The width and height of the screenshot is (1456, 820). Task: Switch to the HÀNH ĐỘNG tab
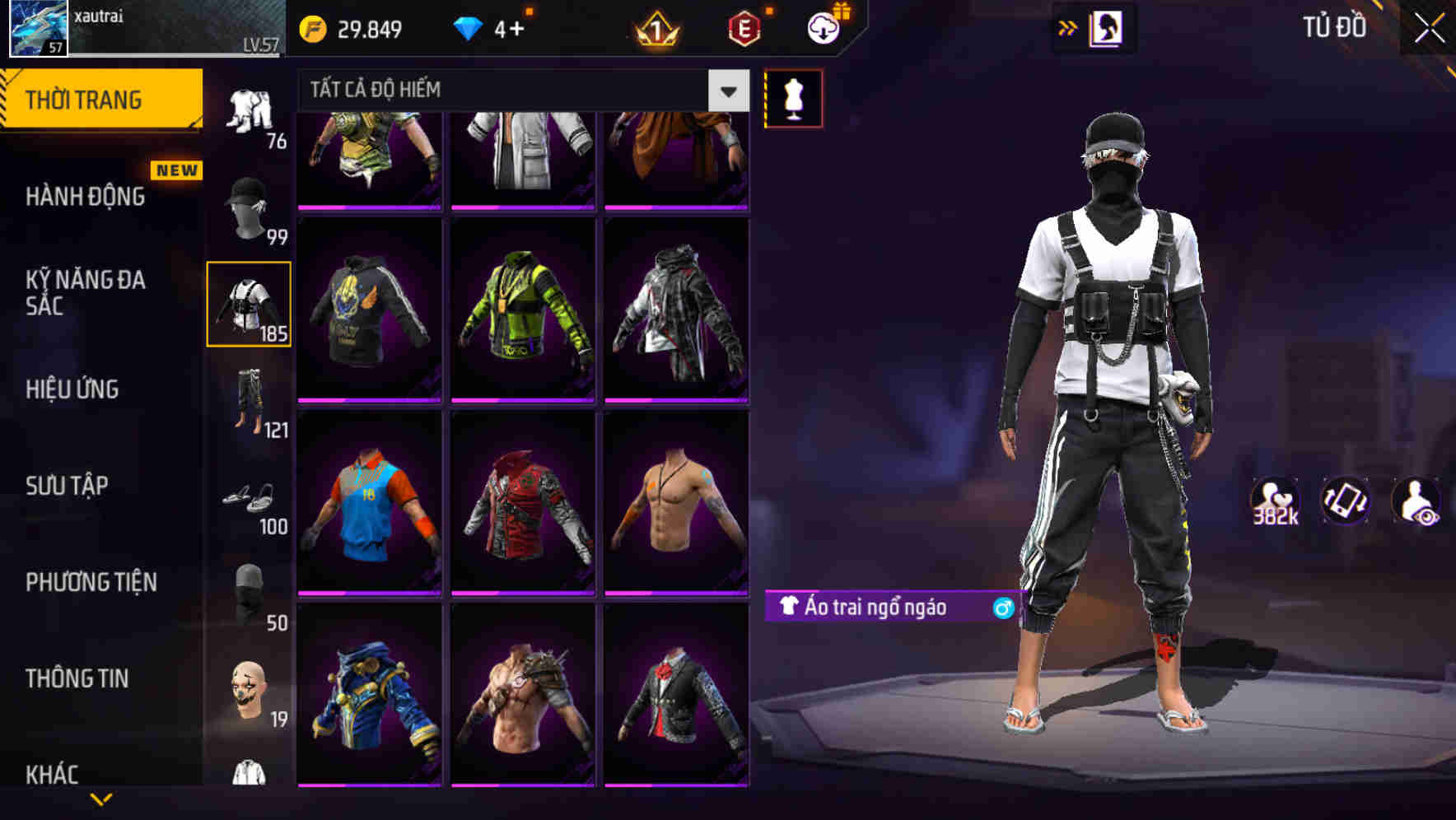[x=85, y=198]
